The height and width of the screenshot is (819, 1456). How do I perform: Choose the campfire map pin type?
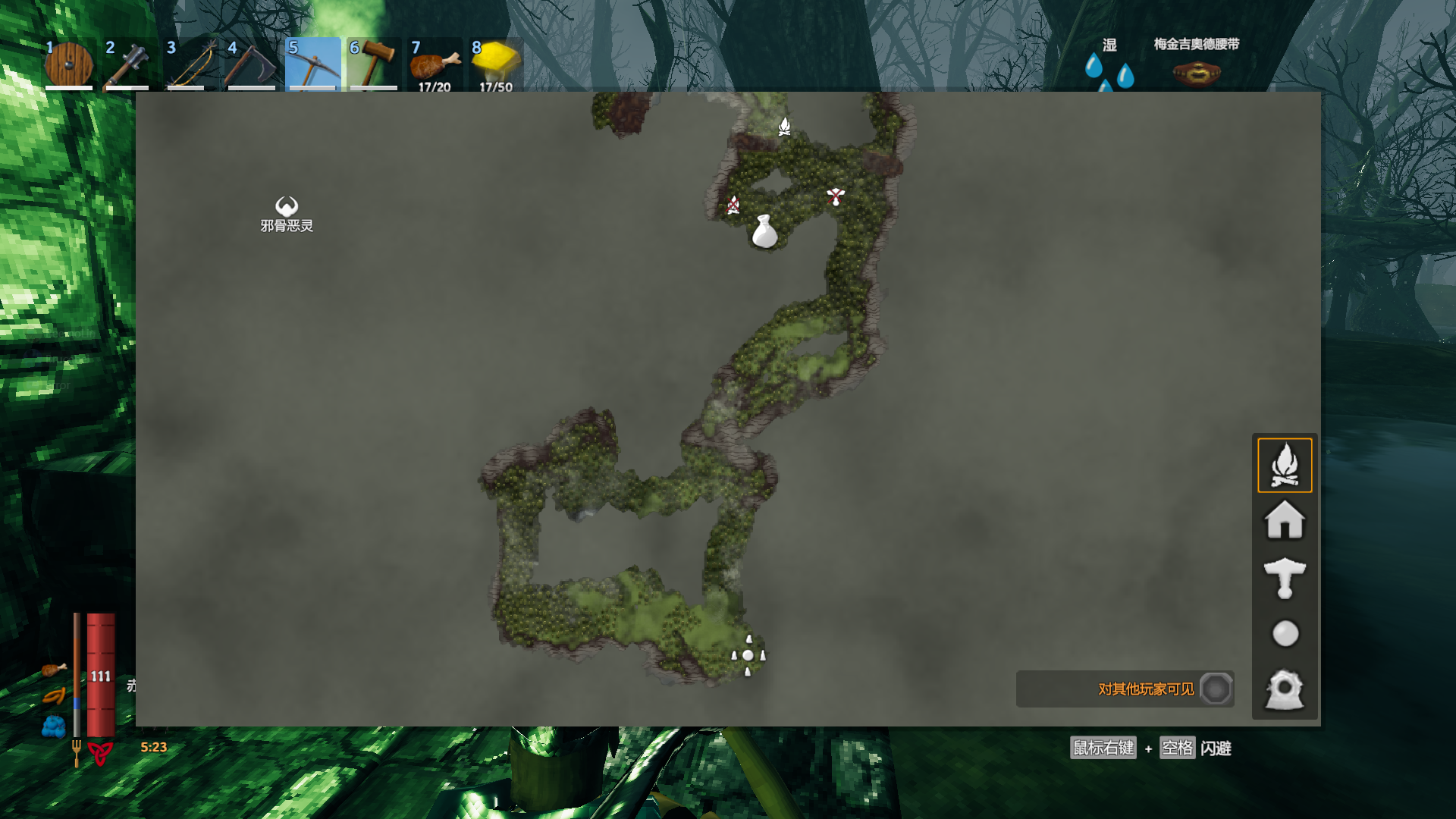pyautogui.click(x=1285, y=465)
